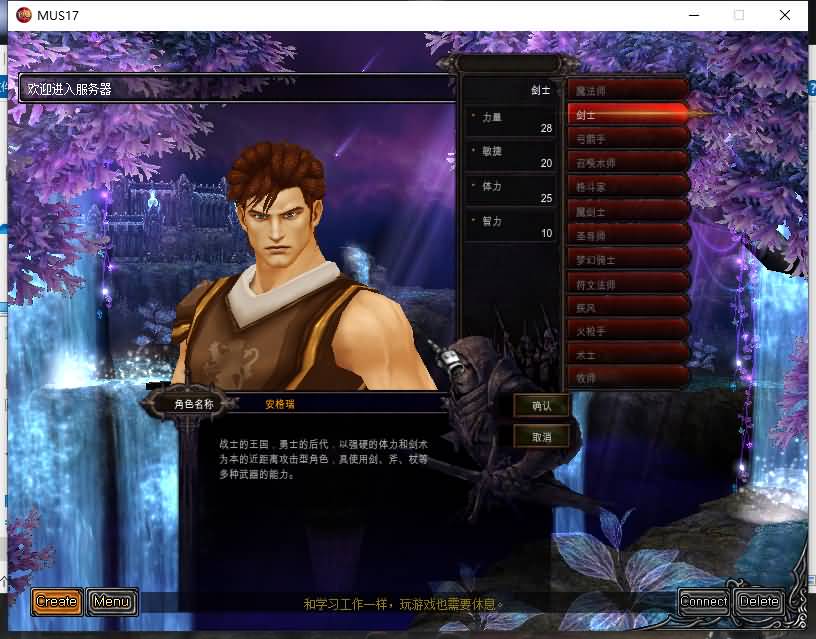Open the Menu button
The height and width of the screenshot is (639, 816).
pos(111,601)
